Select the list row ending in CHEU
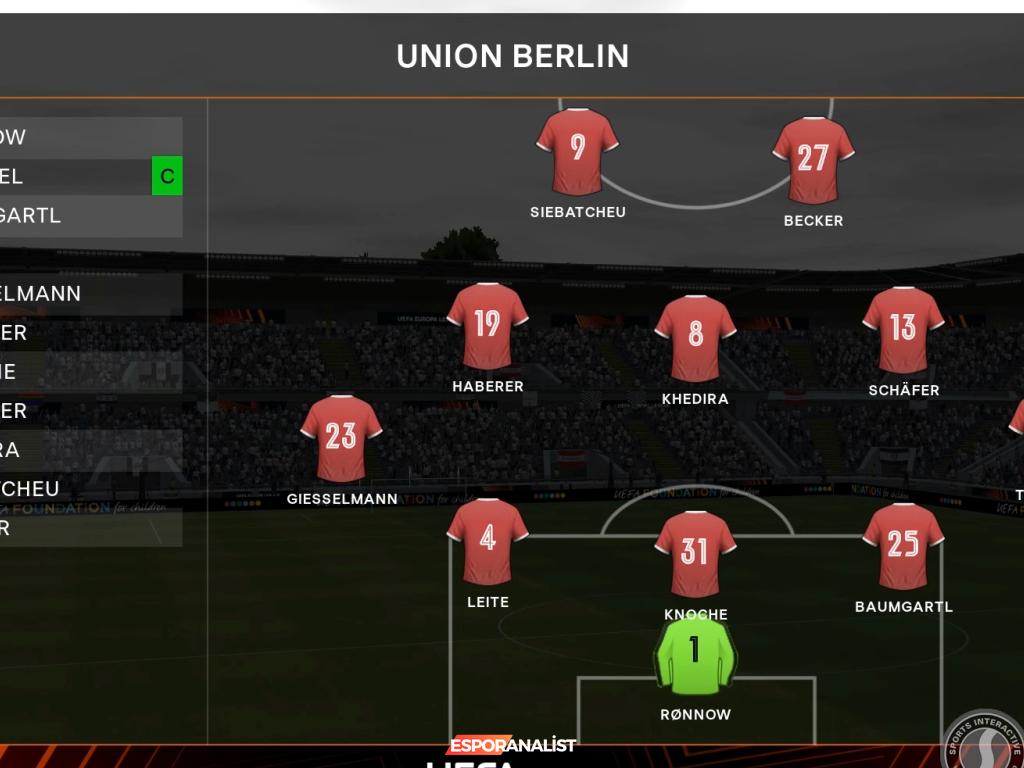This screenshot has width=1024, height=768. pyautogui.click(x=90, y=489)
